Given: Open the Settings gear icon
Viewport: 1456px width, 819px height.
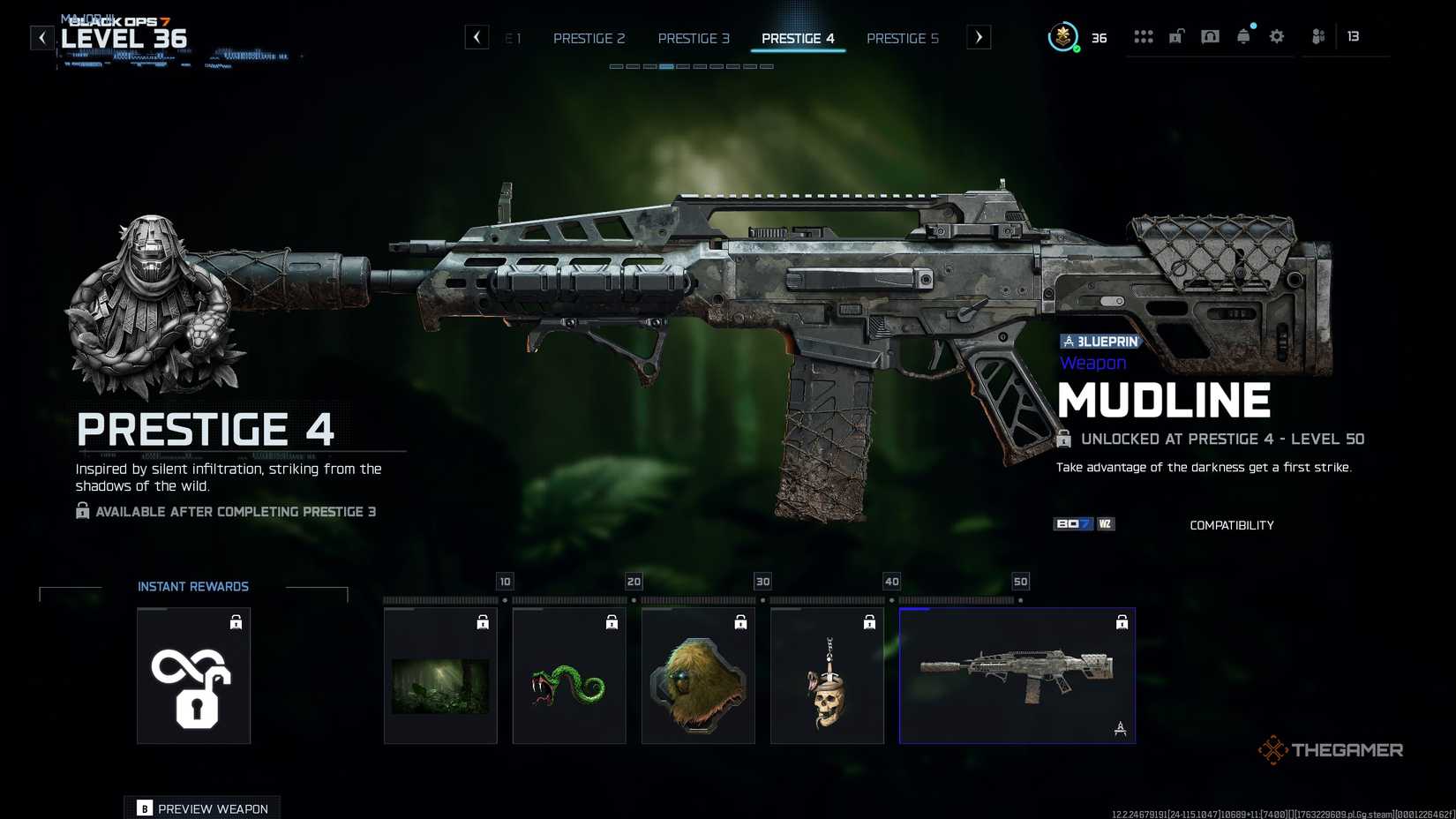Looking at the screenshot, I should (1276, 36).
